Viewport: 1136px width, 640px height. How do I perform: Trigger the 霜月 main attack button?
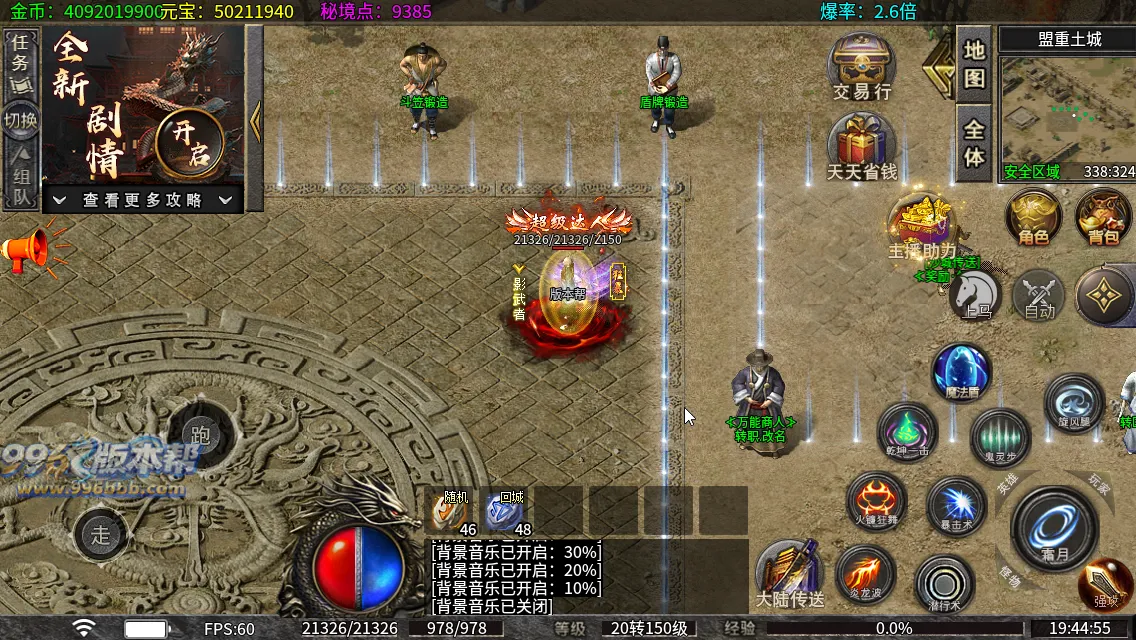tap(1054, 527)
